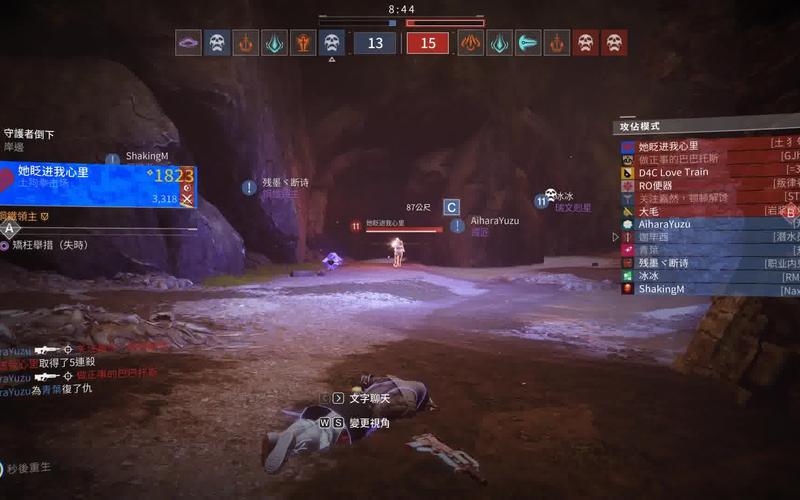Click the 變更視角 change view option
Screen dimensions: 800x500
click(367, 423)
